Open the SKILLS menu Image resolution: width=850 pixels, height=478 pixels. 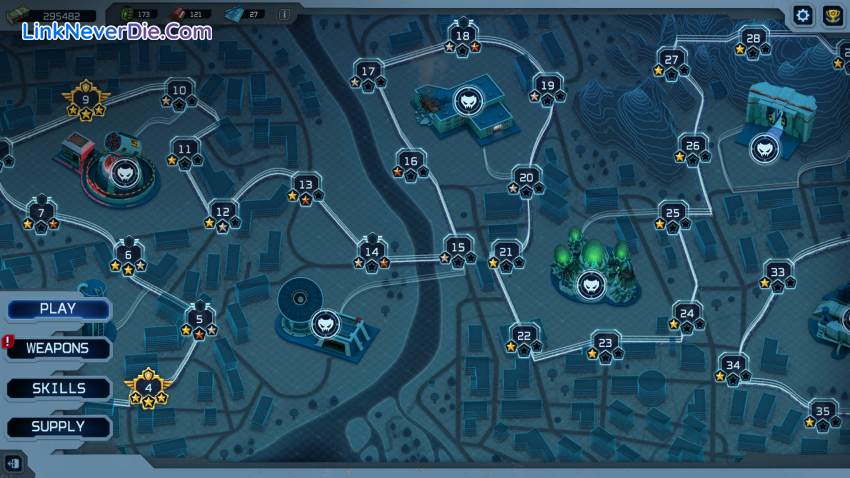tap(58, 388)
